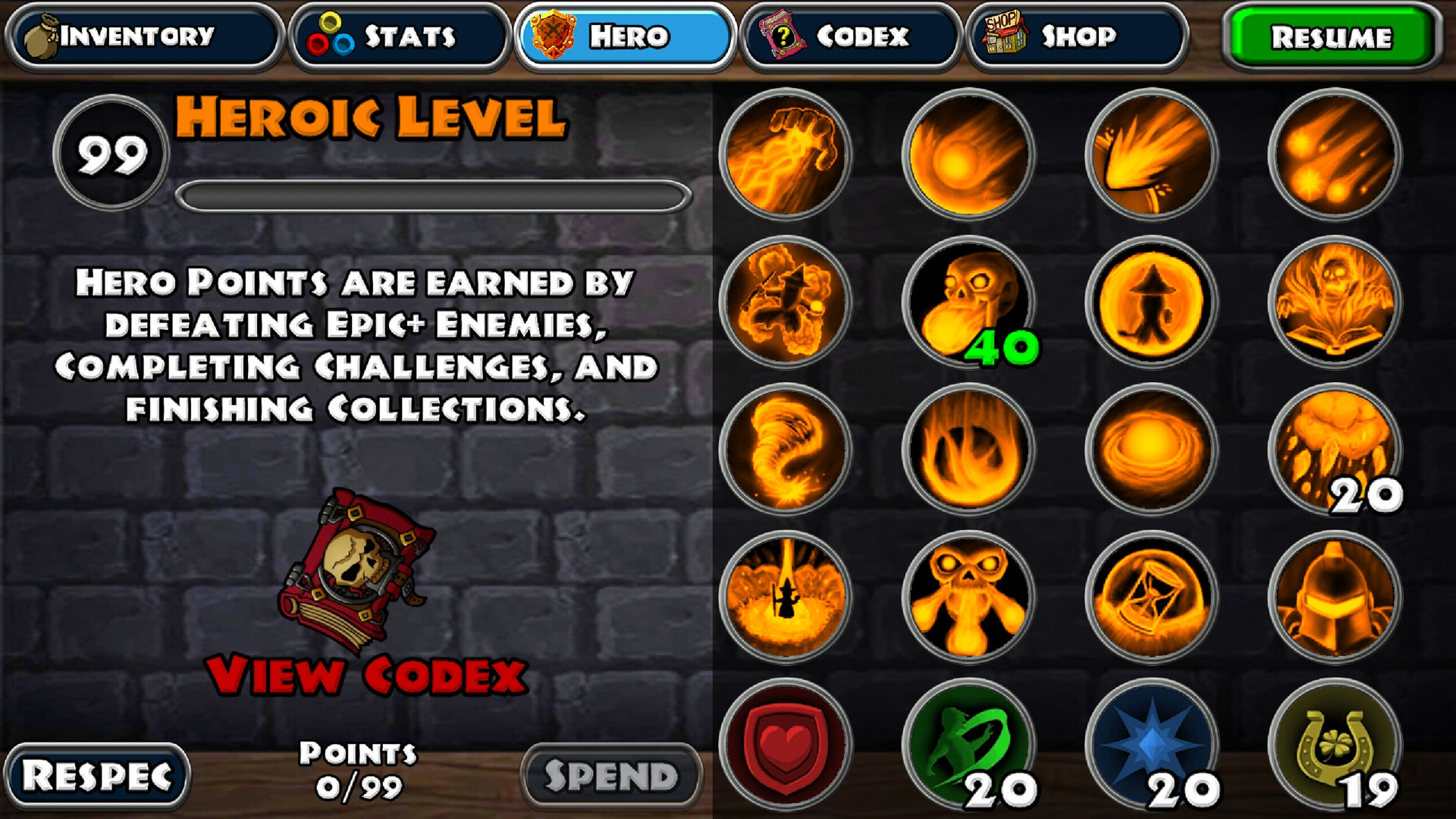This screenshot has height=819, width=1456.
Task: Select the green dashing figure skill
Action: [x=968, y=744]
